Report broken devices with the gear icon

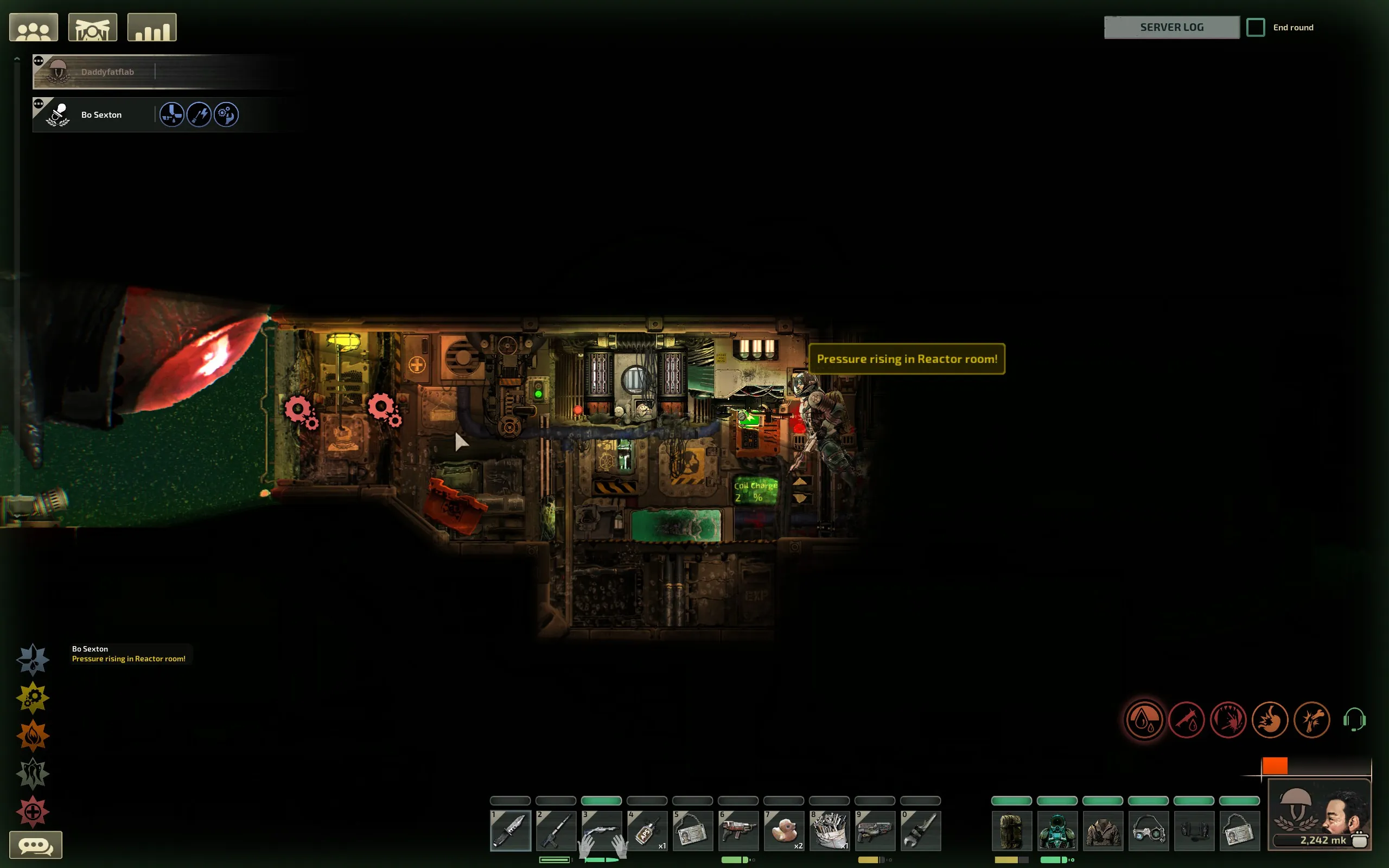pyautogui.click(x=33, y=698)
